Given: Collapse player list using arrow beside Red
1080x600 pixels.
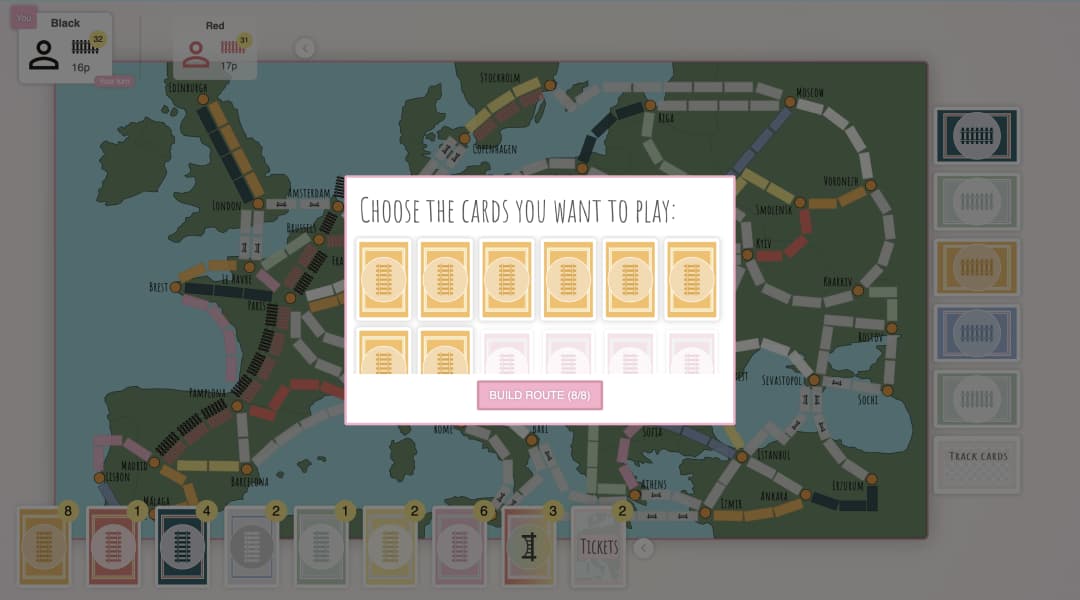Looking at the screenshot, I should [305, 48].
